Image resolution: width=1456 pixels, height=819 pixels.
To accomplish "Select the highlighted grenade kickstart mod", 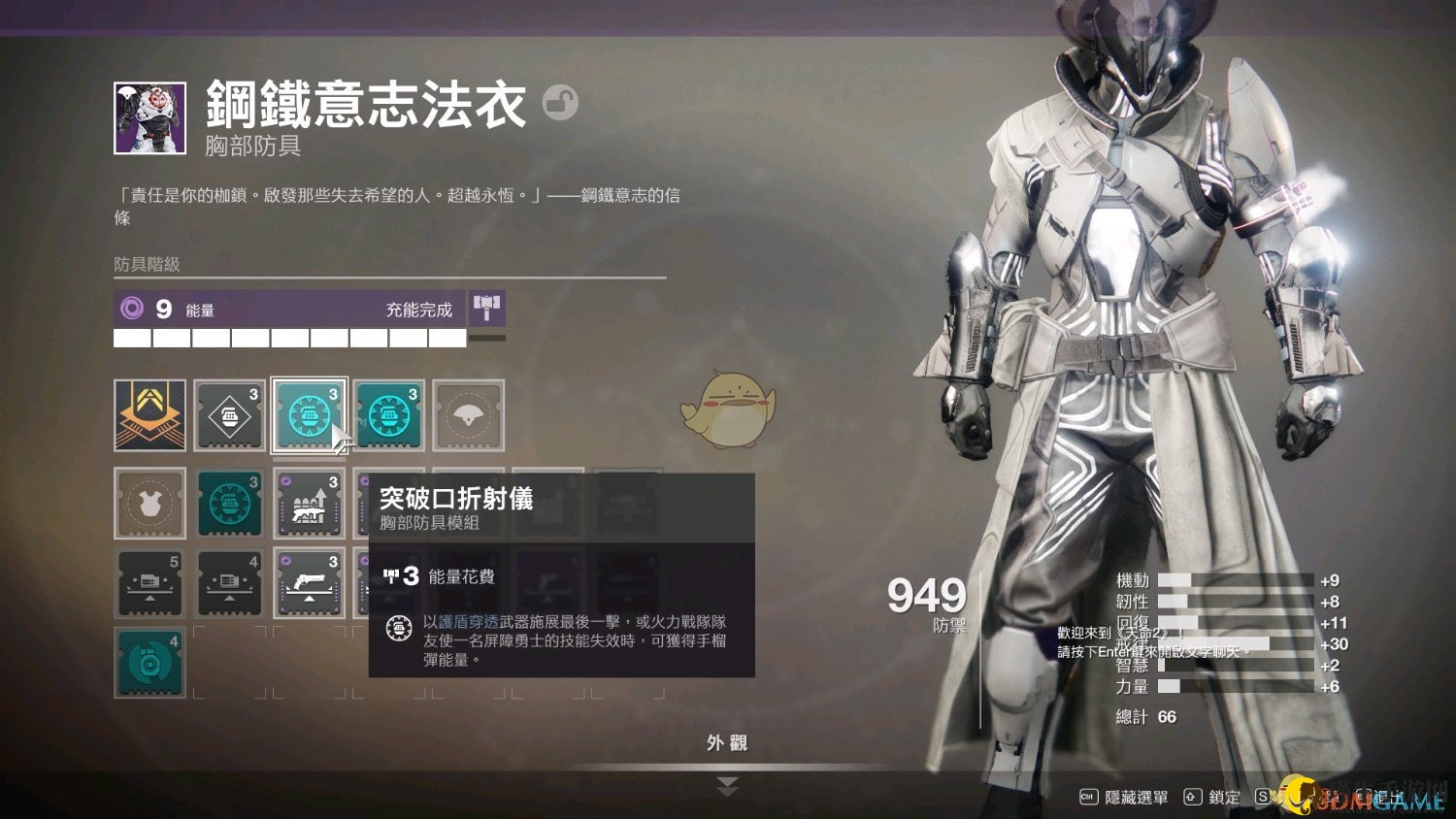I will coord(309,415).
